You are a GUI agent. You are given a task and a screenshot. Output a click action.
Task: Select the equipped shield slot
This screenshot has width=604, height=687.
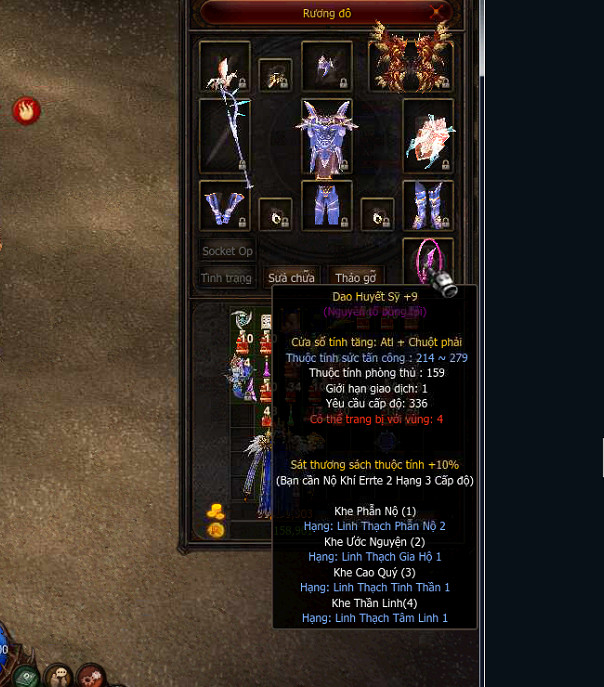pos(428,136)
